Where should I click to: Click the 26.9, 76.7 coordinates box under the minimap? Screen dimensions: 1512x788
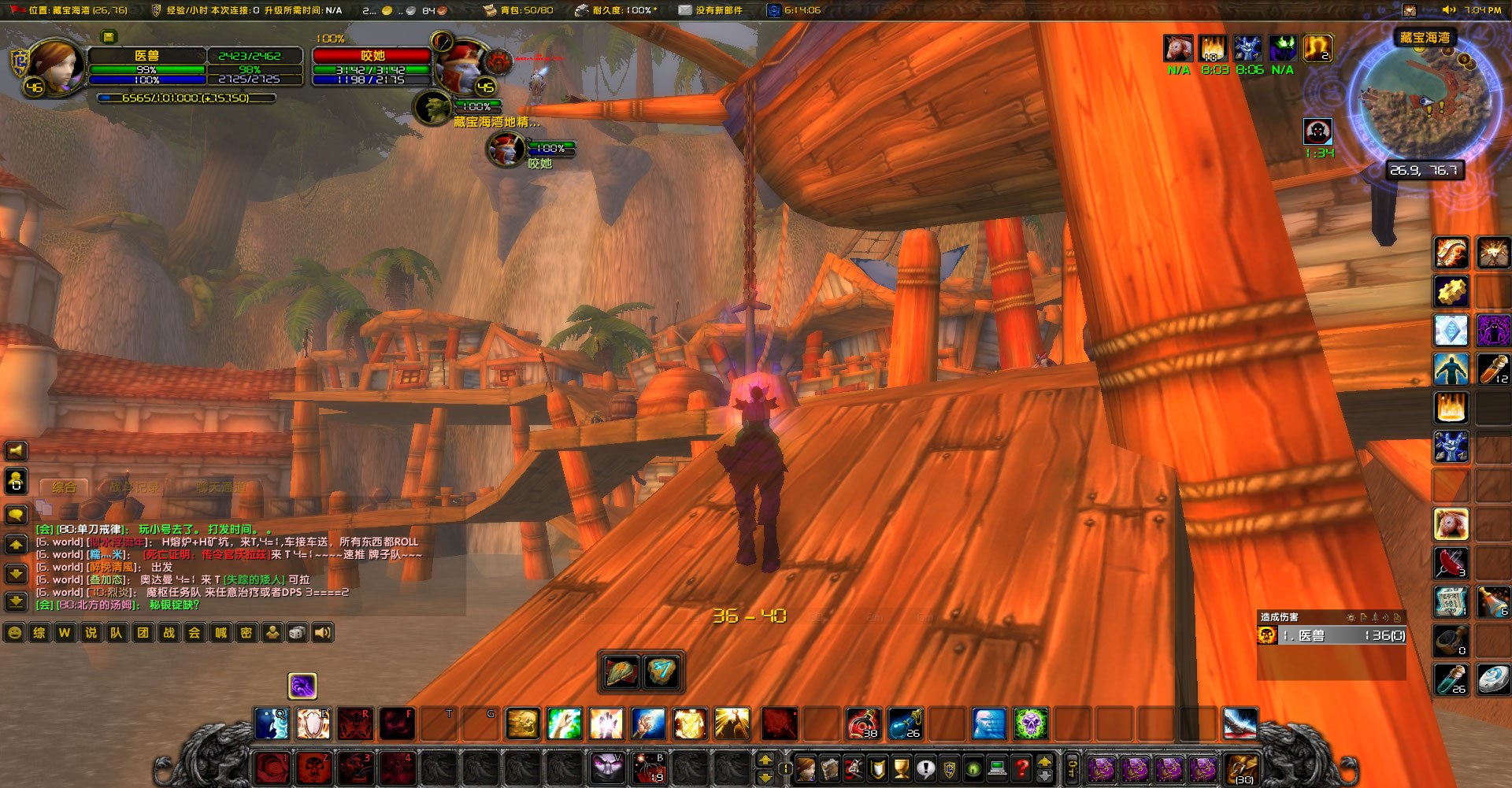click(x=1426, y=169)
